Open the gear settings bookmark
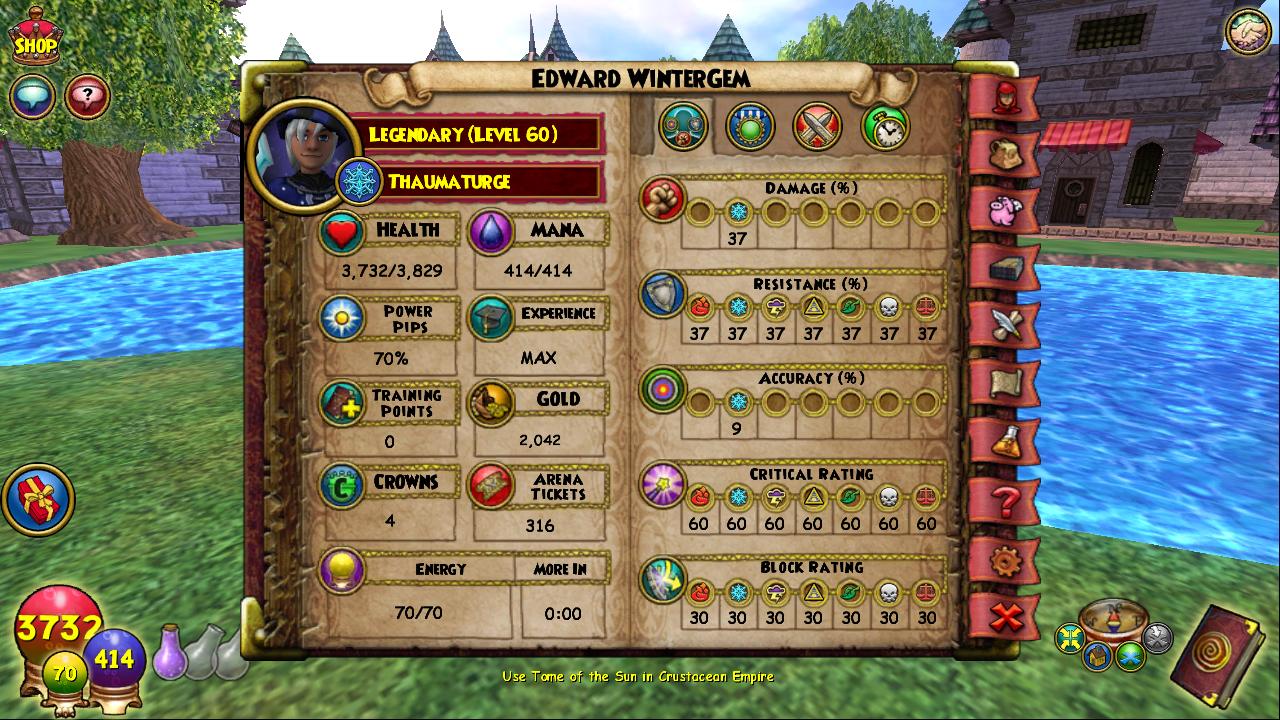 coord(1002,560)
